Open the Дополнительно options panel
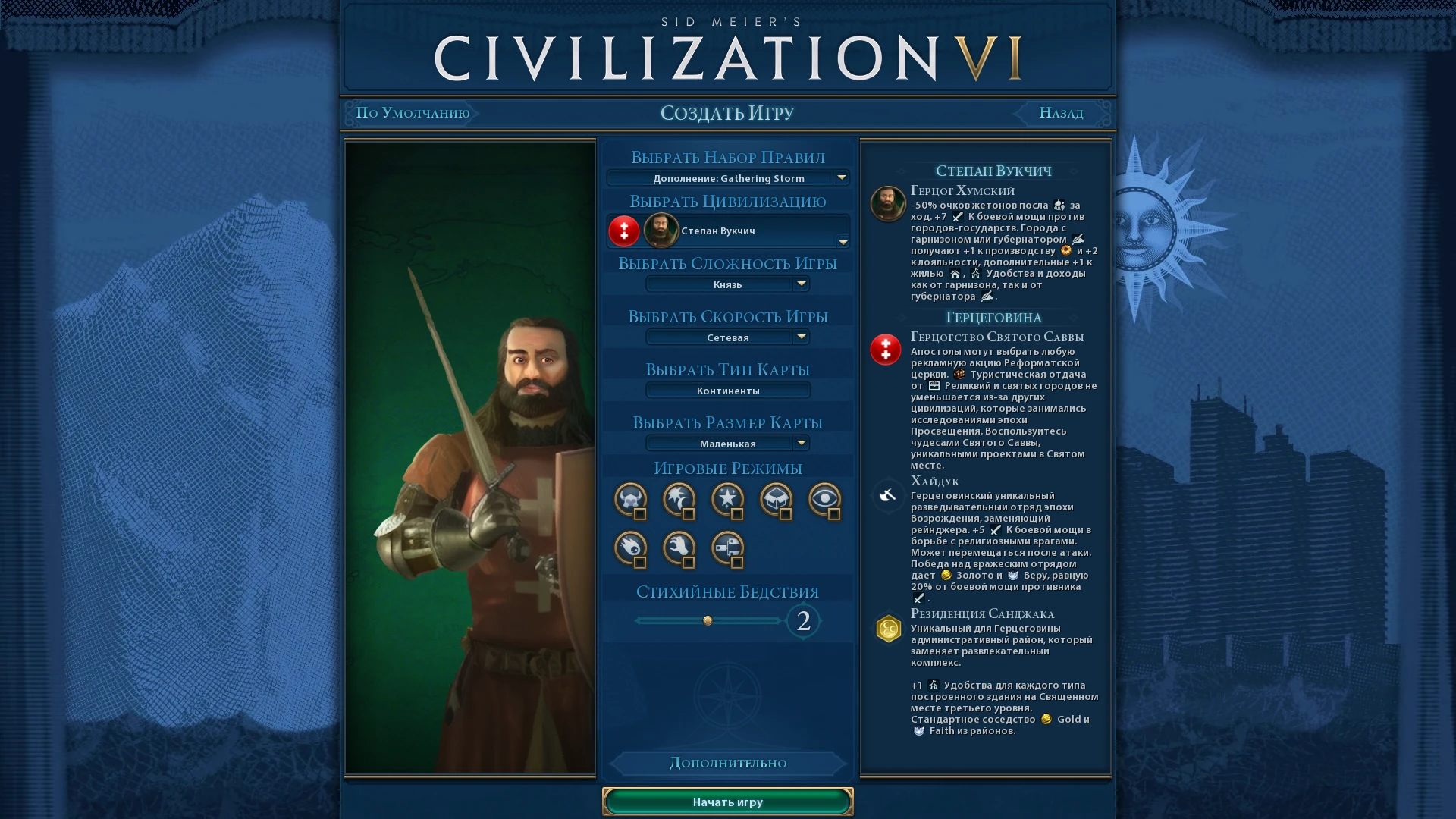The width and height of the screenshot is (1456, 819). pos(727,763)
